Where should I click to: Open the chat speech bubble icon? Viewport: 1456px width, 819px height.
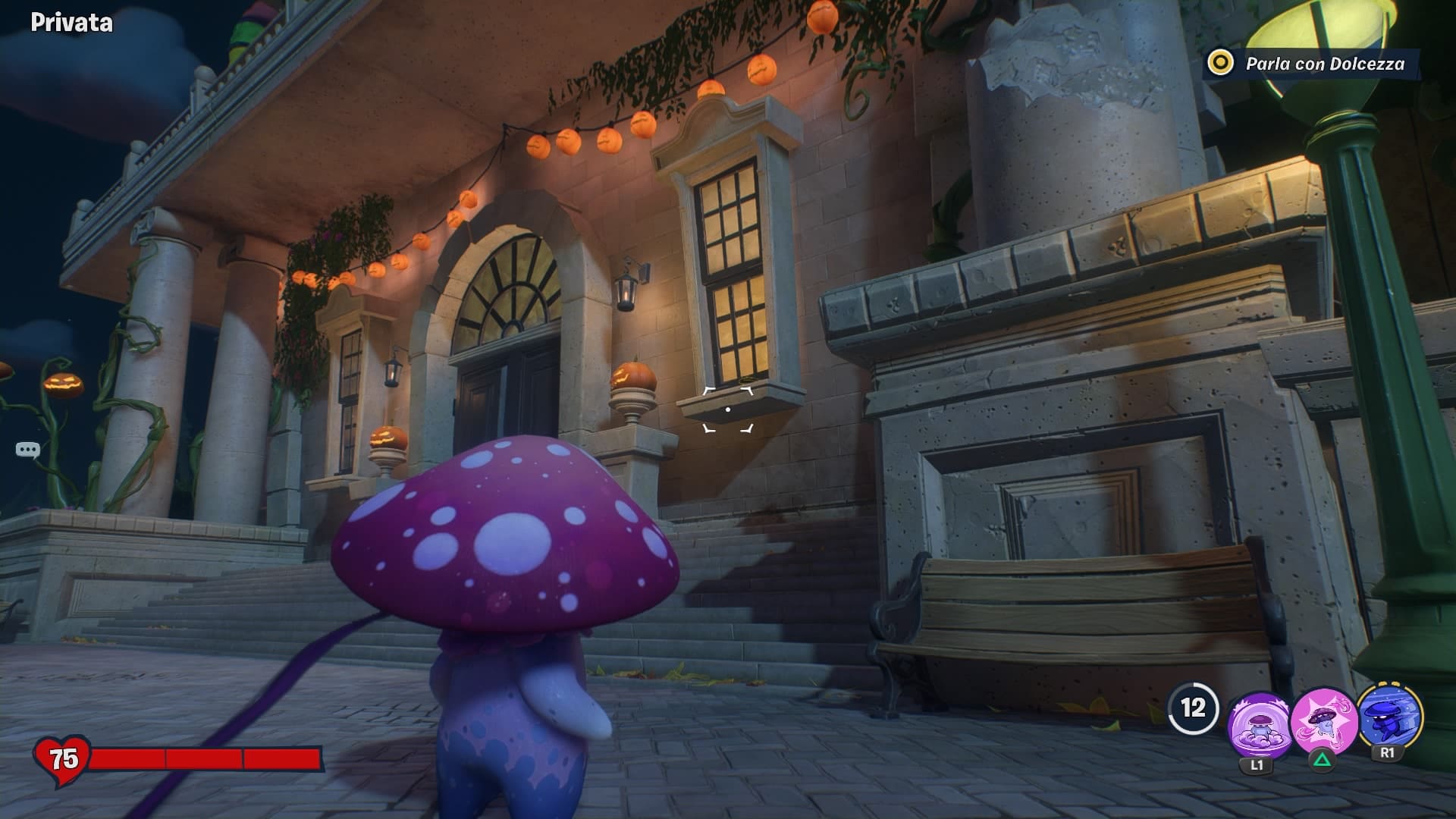[x=27, y=450]
